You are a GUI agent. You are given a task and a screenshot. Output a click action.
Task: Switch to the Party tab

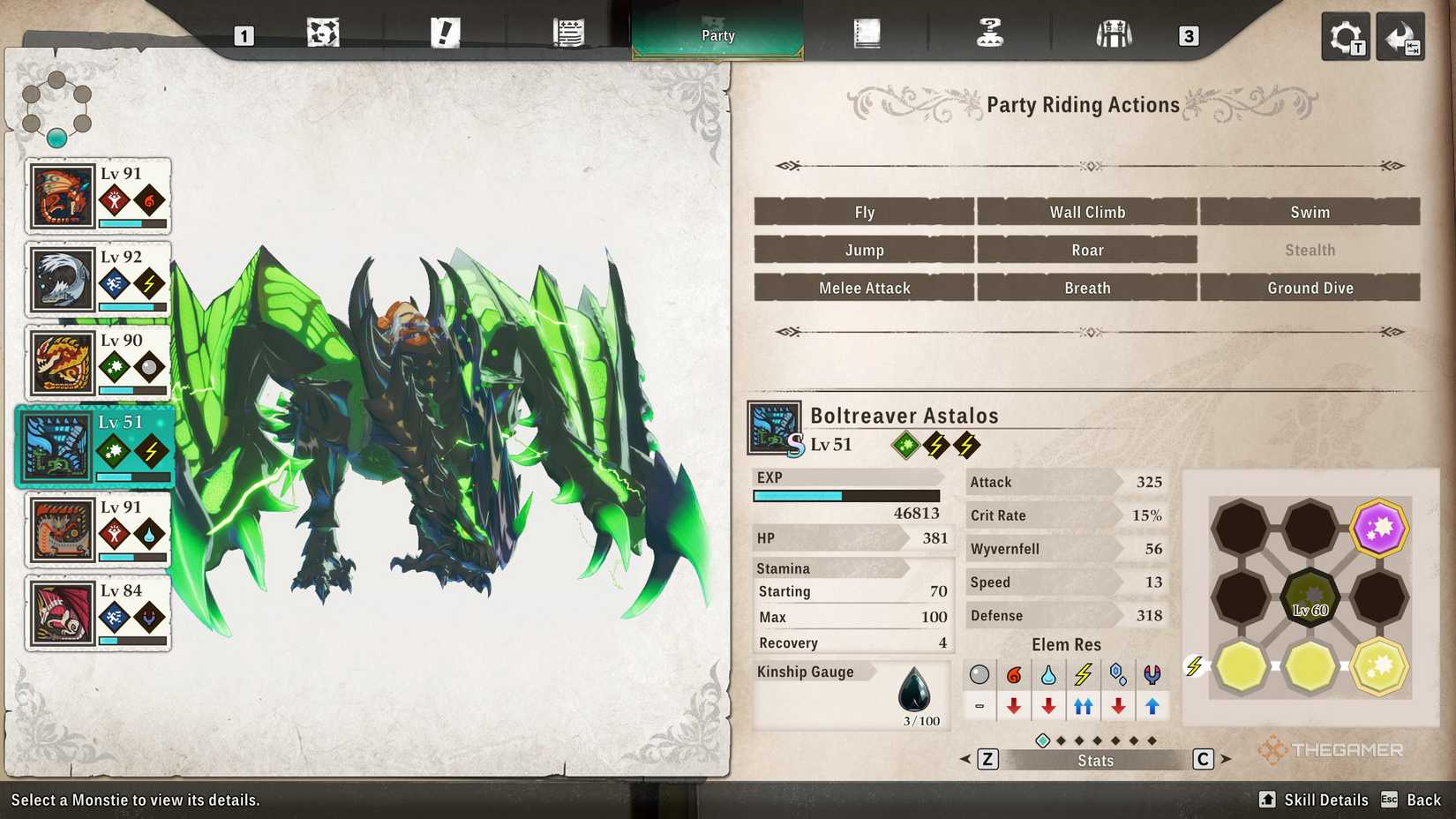[x=717, y=34]
